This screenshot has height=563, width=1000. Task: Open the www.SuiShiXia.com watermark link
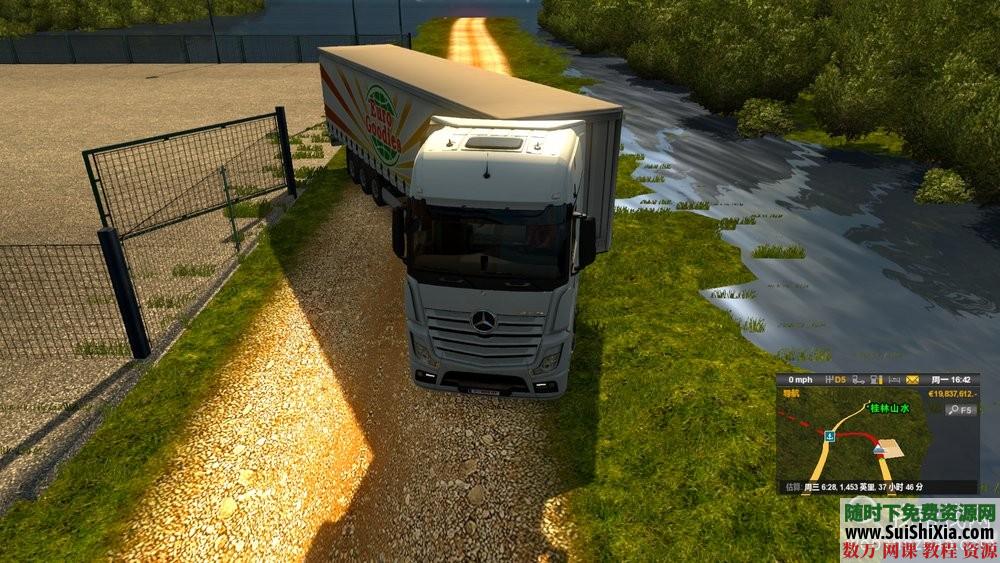[918, 531]
